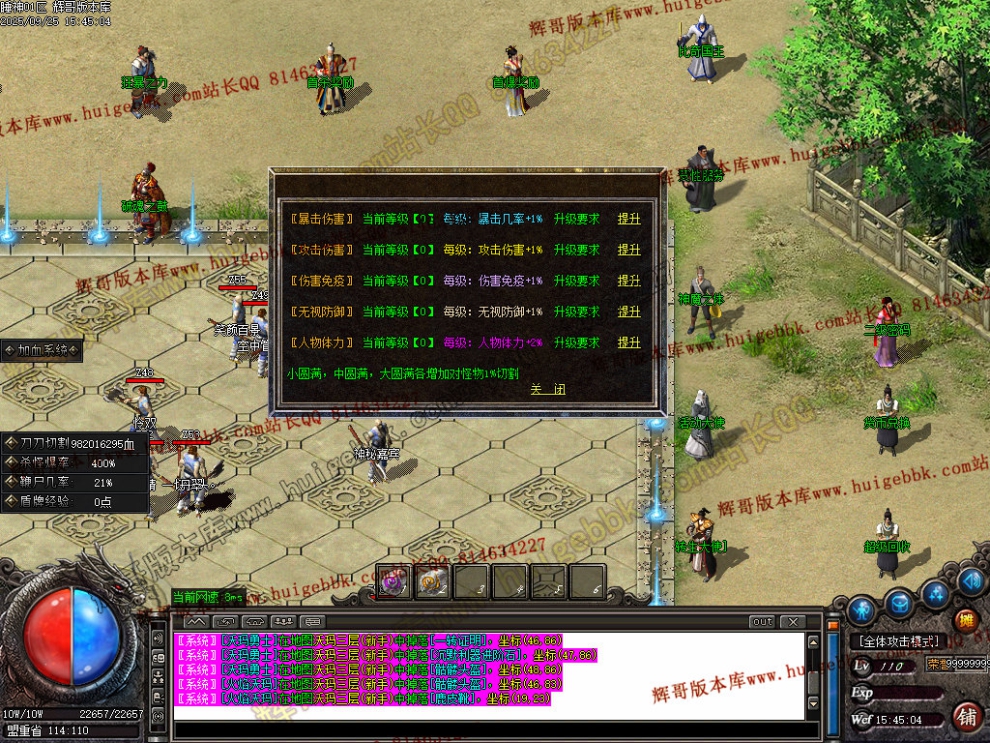Upgrade 人物体力 using 提升
Screen dimensions: 990x743
[629, 342]
